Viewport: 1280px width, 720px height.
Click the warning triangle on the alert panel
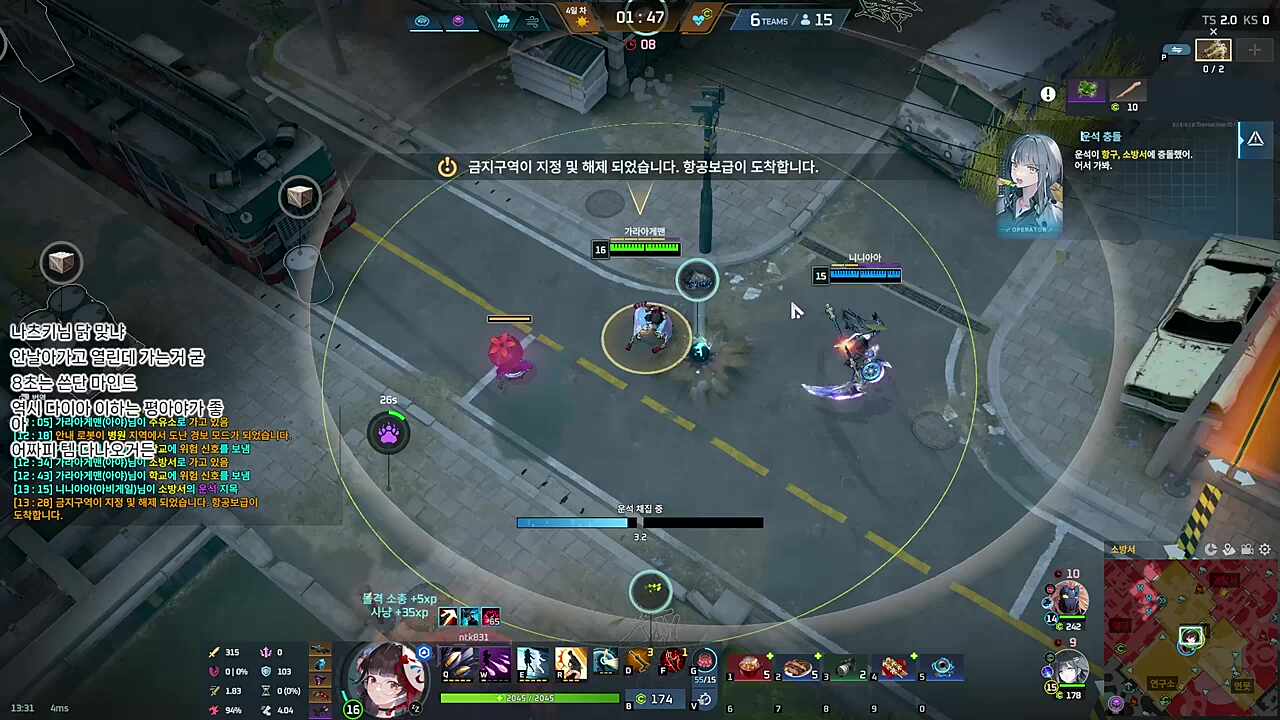click(x=1256, y=139)
